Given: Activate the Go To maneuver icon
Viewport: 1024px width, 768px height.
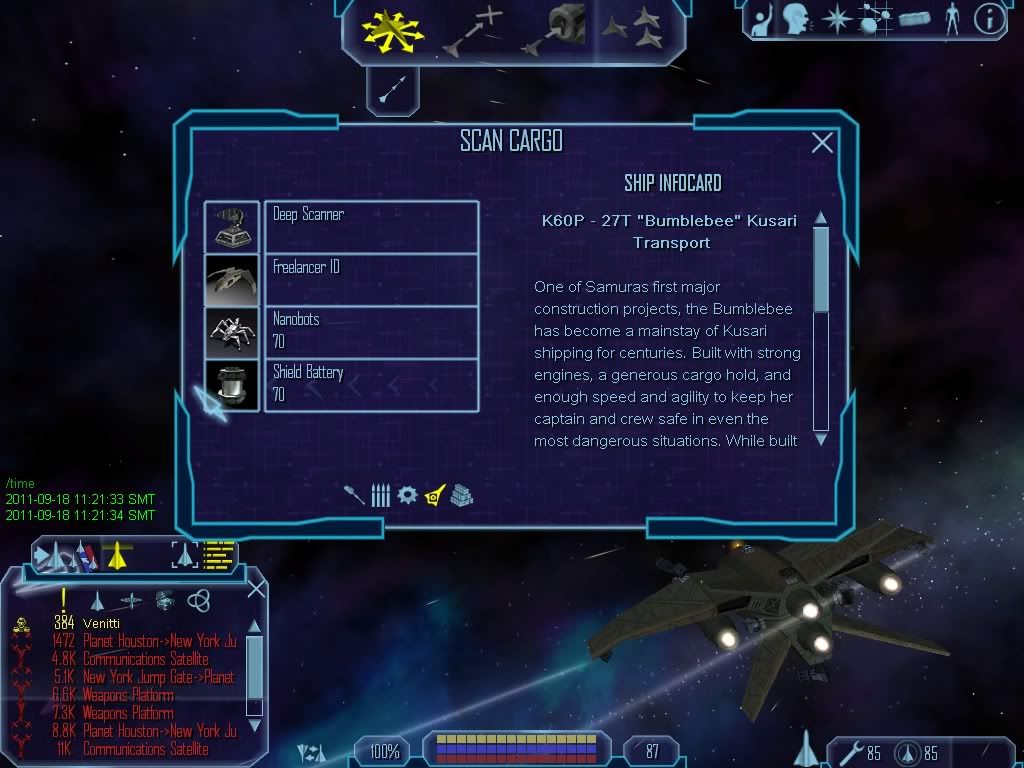Looking at the screenshot, I should point(471,31).
